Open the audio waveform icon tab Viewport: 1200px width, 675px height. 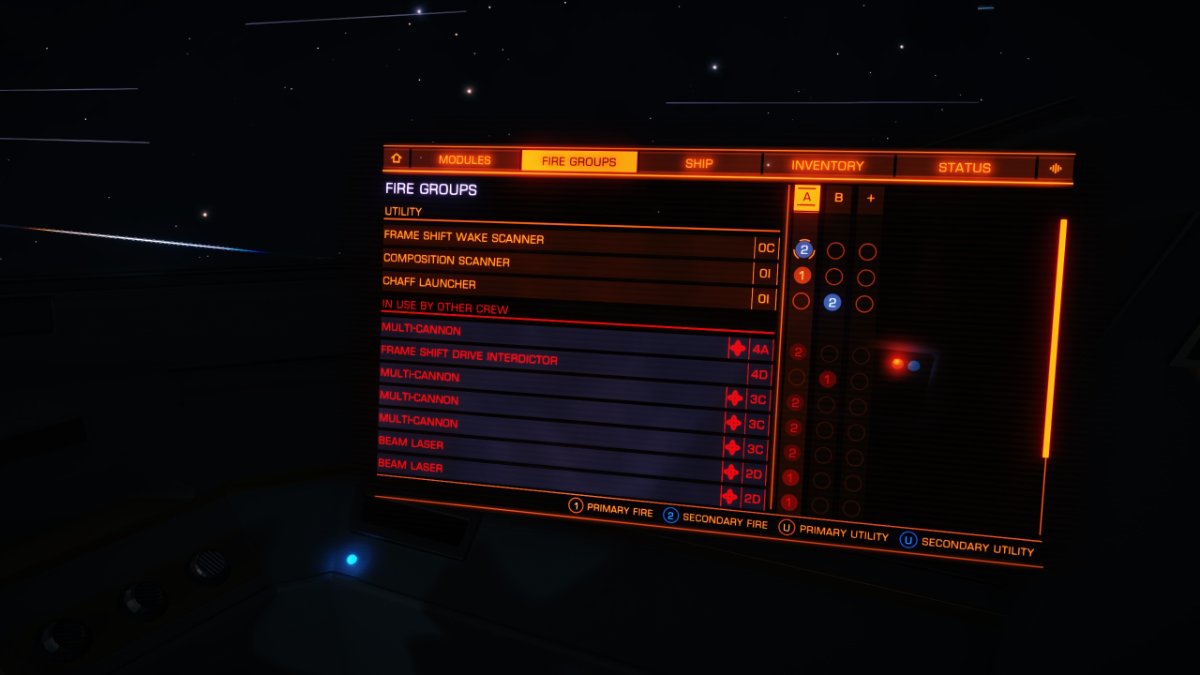(1055, 169)
